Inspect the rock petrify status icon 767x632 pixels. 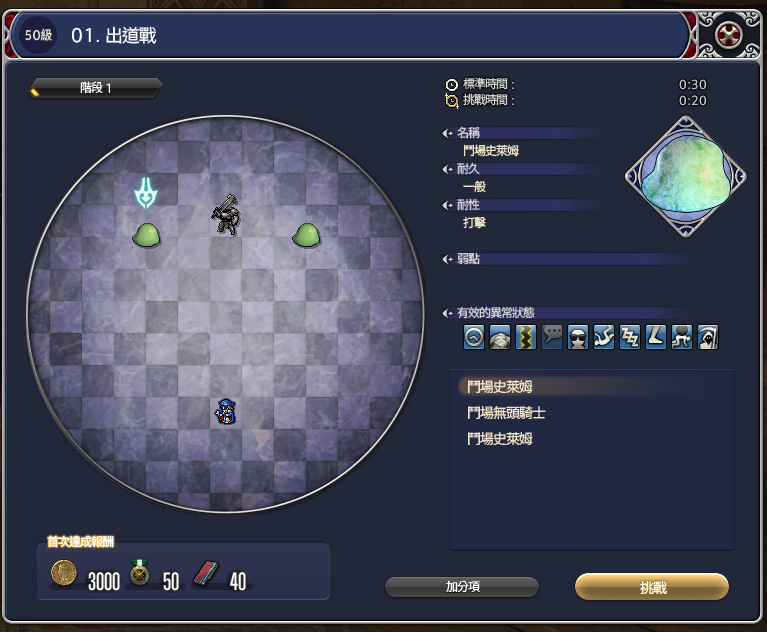coord(500,337)
